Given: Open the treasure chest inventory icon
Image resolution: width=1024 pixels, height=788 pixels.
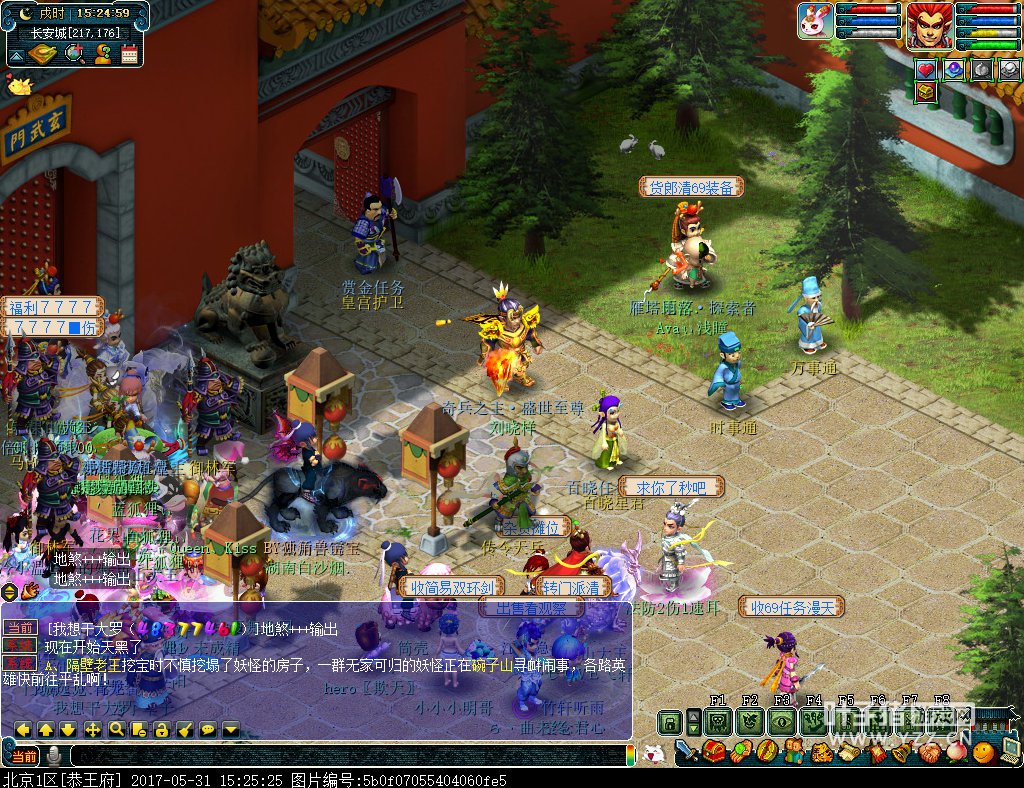Looking at the screenshot, I should (714, 750).
